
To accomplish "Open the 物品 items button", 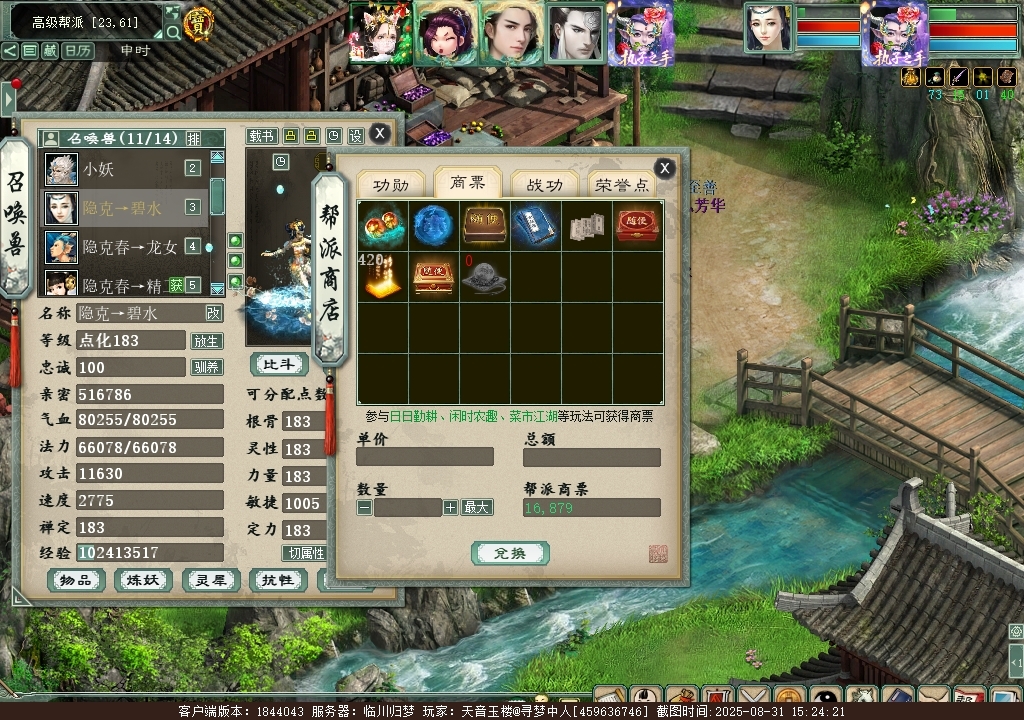I will click(76, 580).
